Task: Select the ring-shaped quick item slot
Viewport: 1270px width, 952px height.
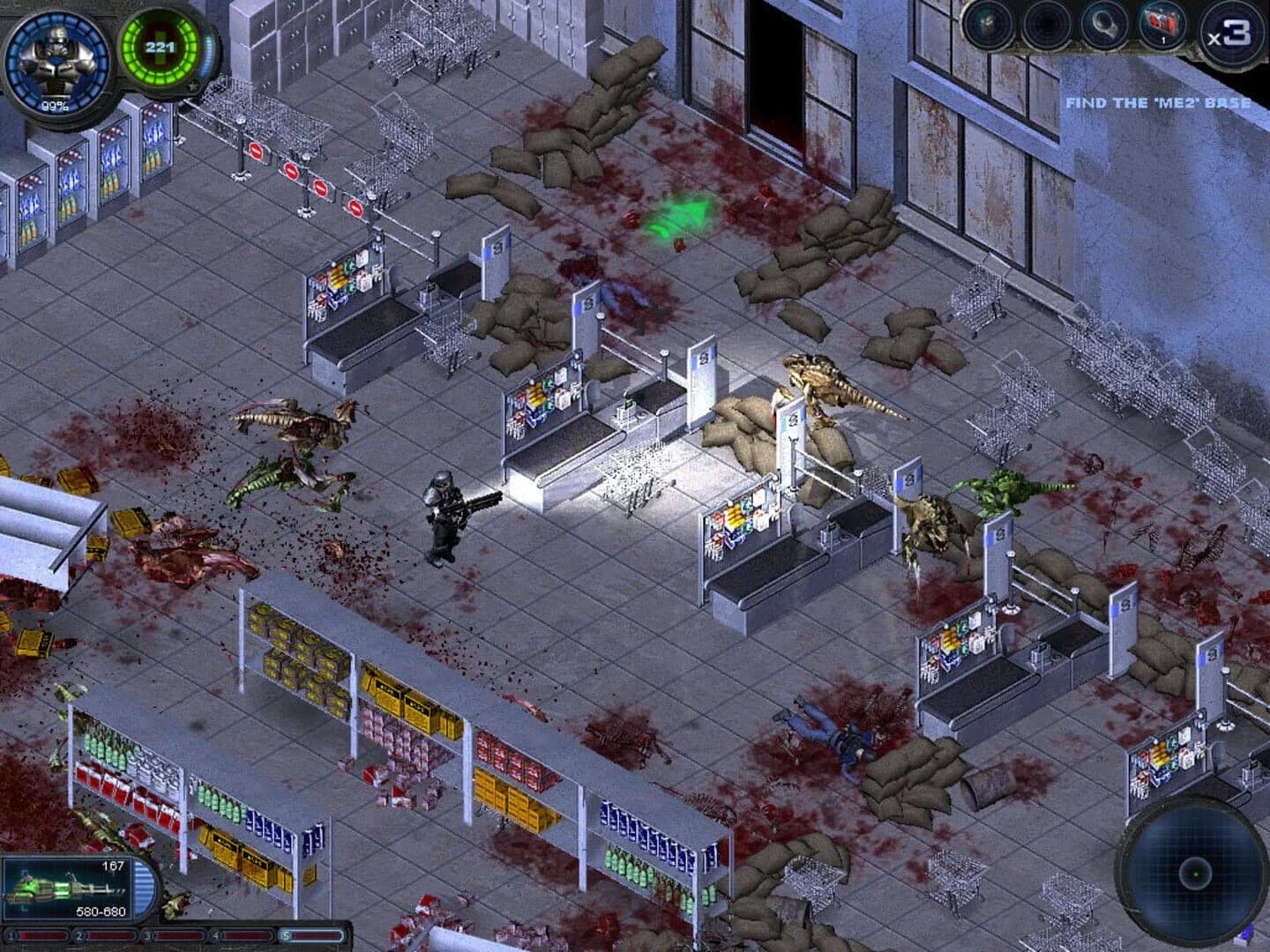Action: pos(1103,25)
